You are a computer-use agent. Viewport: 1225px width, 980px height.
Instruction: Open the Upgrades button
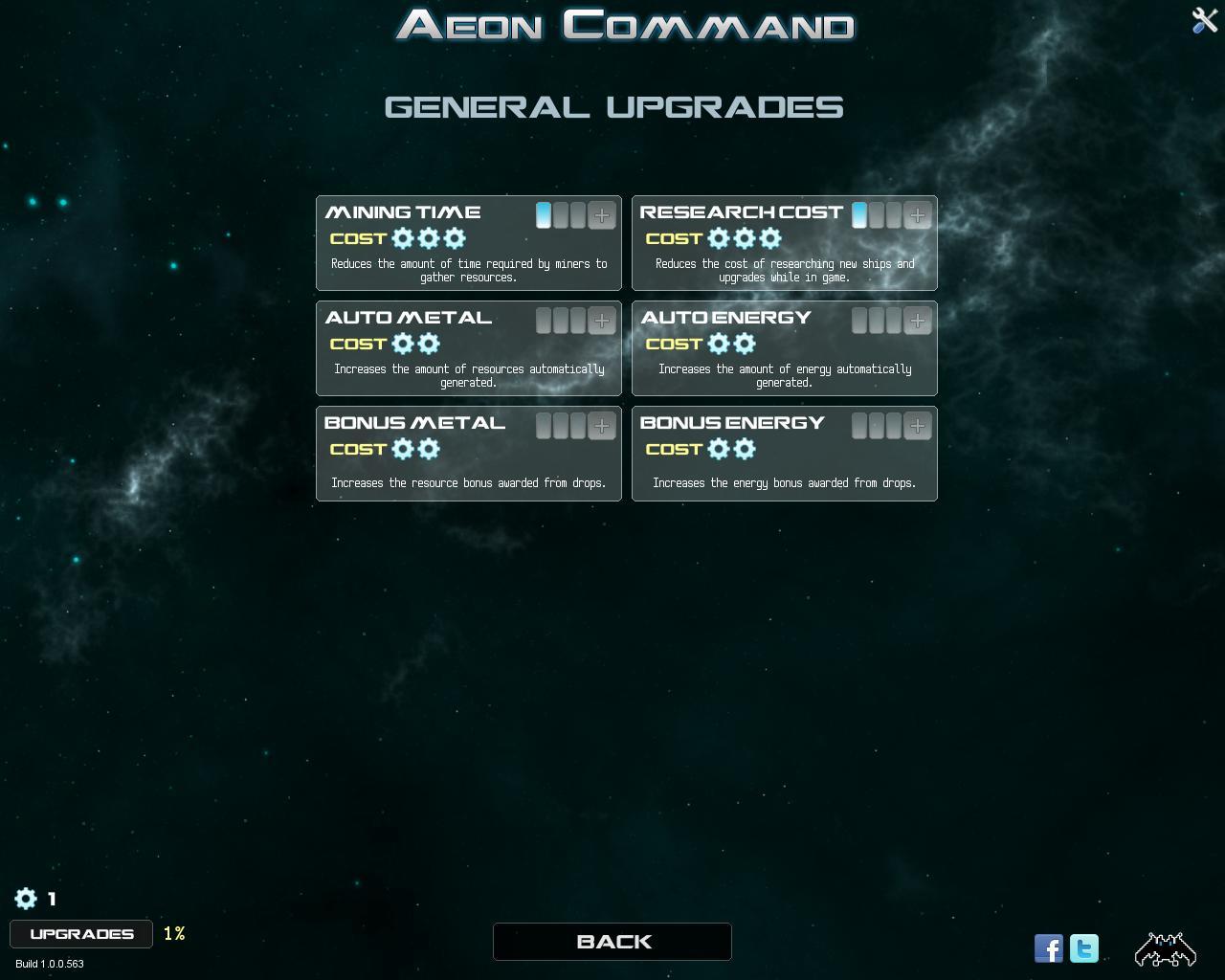click(81, 934)
